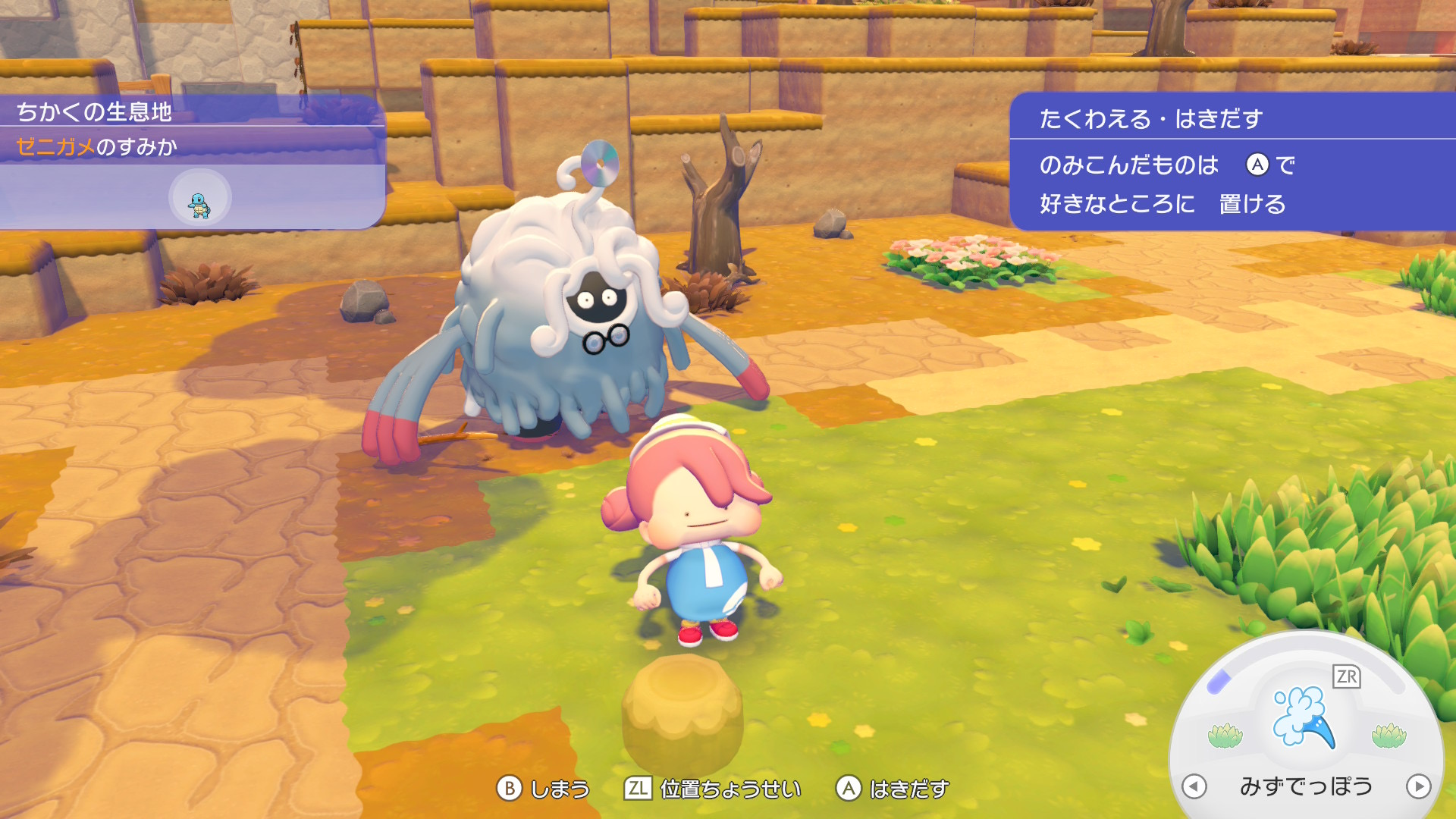
Task: Switch to the previous ability with left arrow
Action: 1194,786
